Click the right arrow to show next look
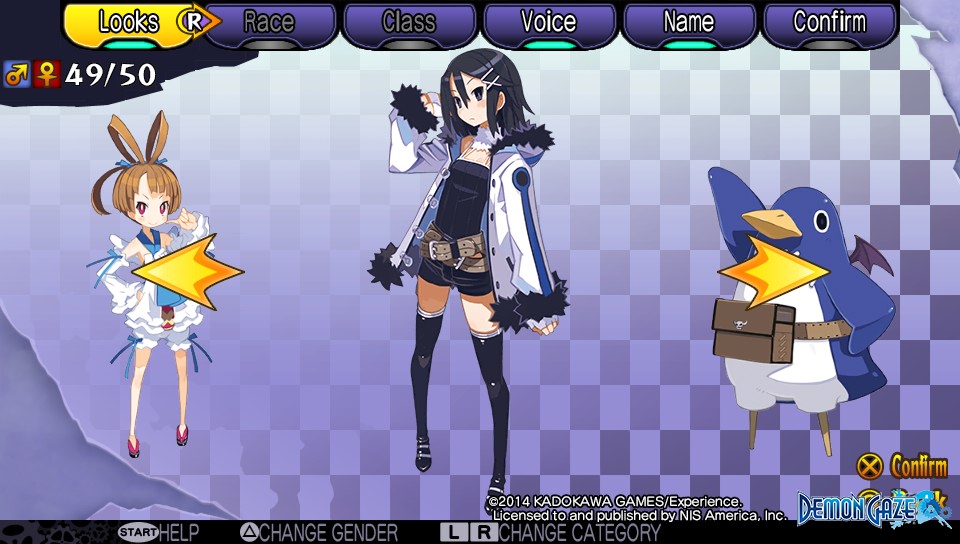Screen dimensions: 960x544 pyautogui.click(x=773, y=270)
